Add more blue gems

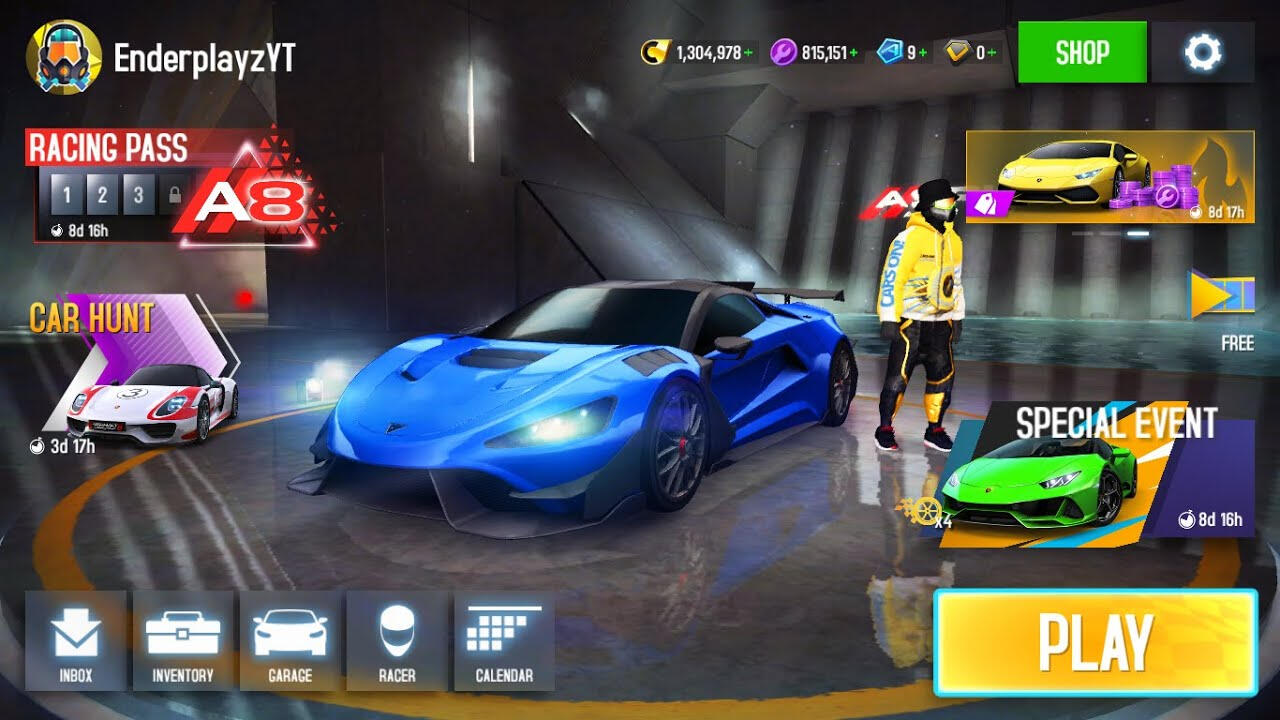[x=924, y=53]
